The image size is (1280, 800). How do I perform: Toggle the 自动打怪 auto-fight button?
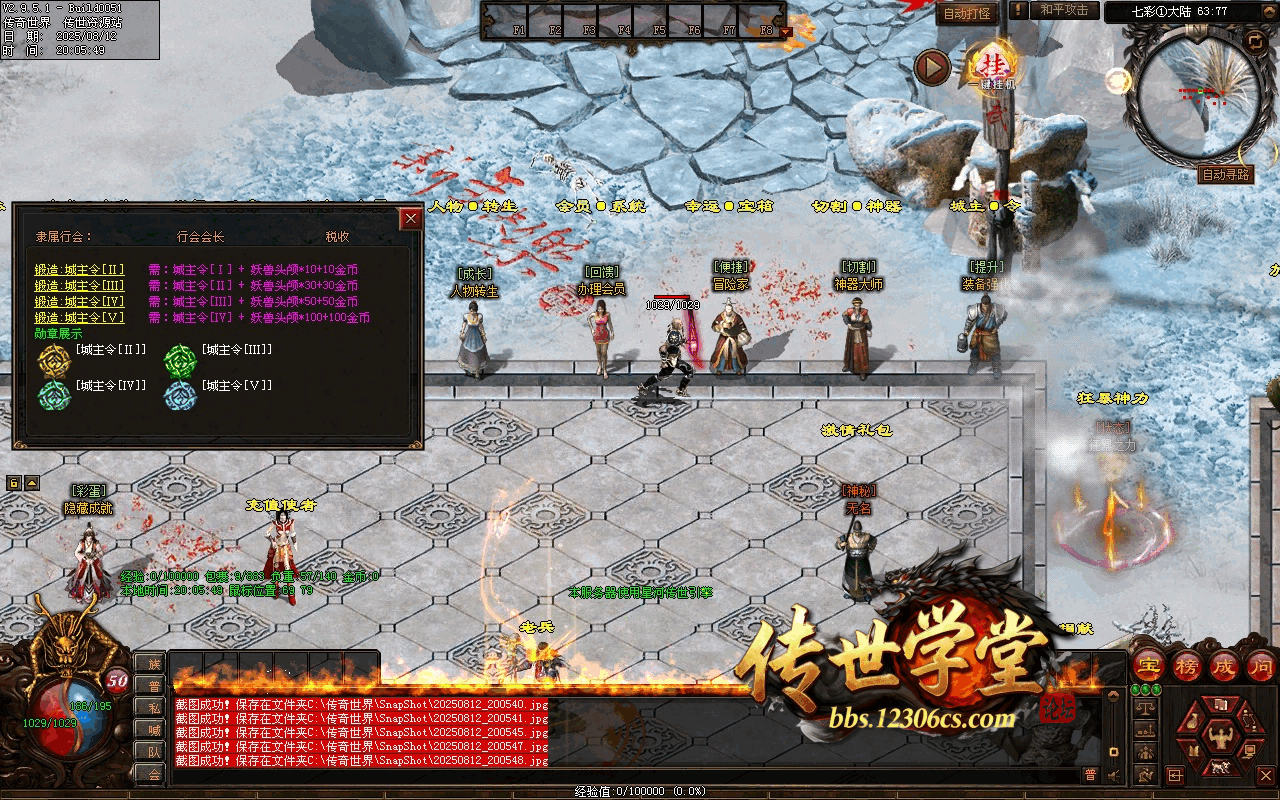click(x=967, y=13)
